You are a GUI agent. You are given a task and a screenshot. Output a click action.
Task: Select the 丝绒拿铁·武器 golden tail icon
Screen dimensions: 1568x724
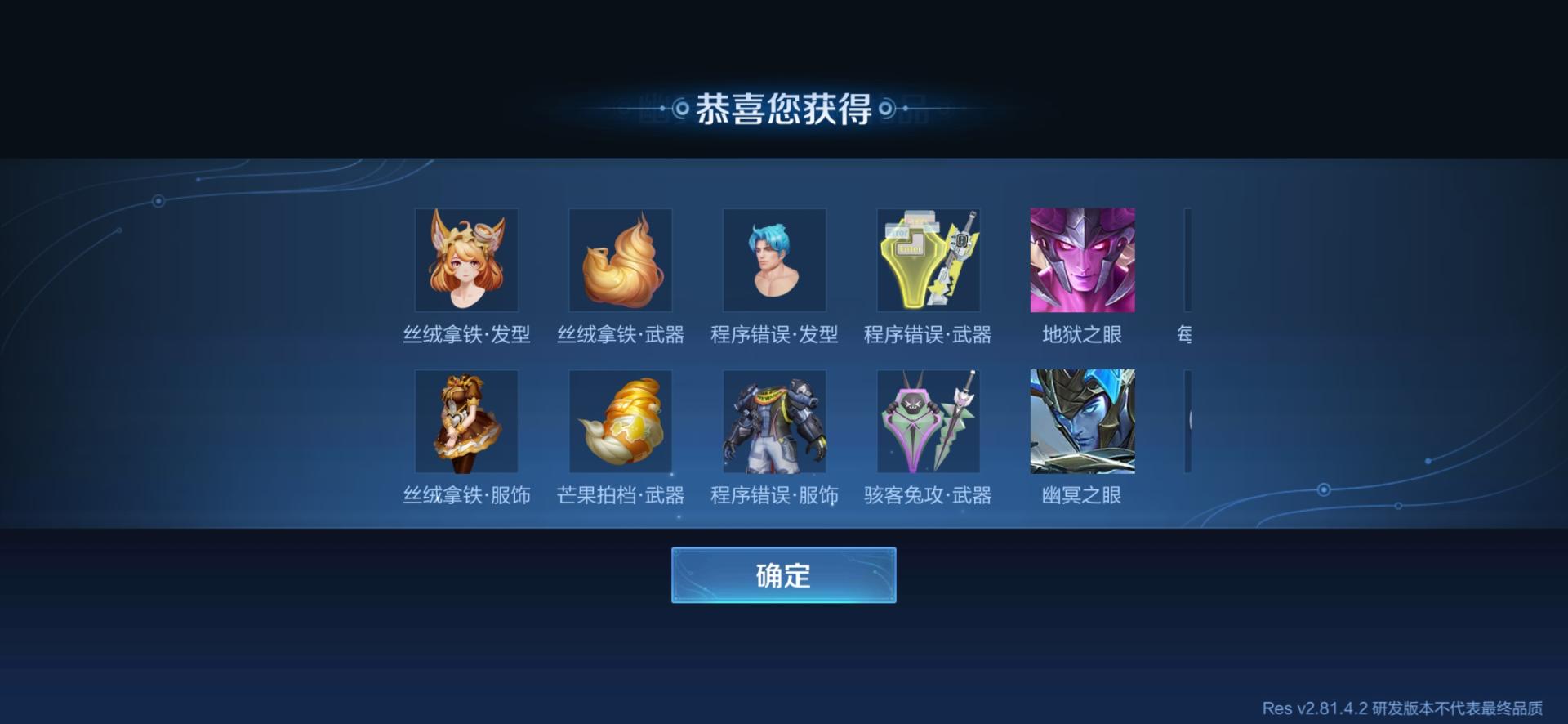click(x=620, y=260)
